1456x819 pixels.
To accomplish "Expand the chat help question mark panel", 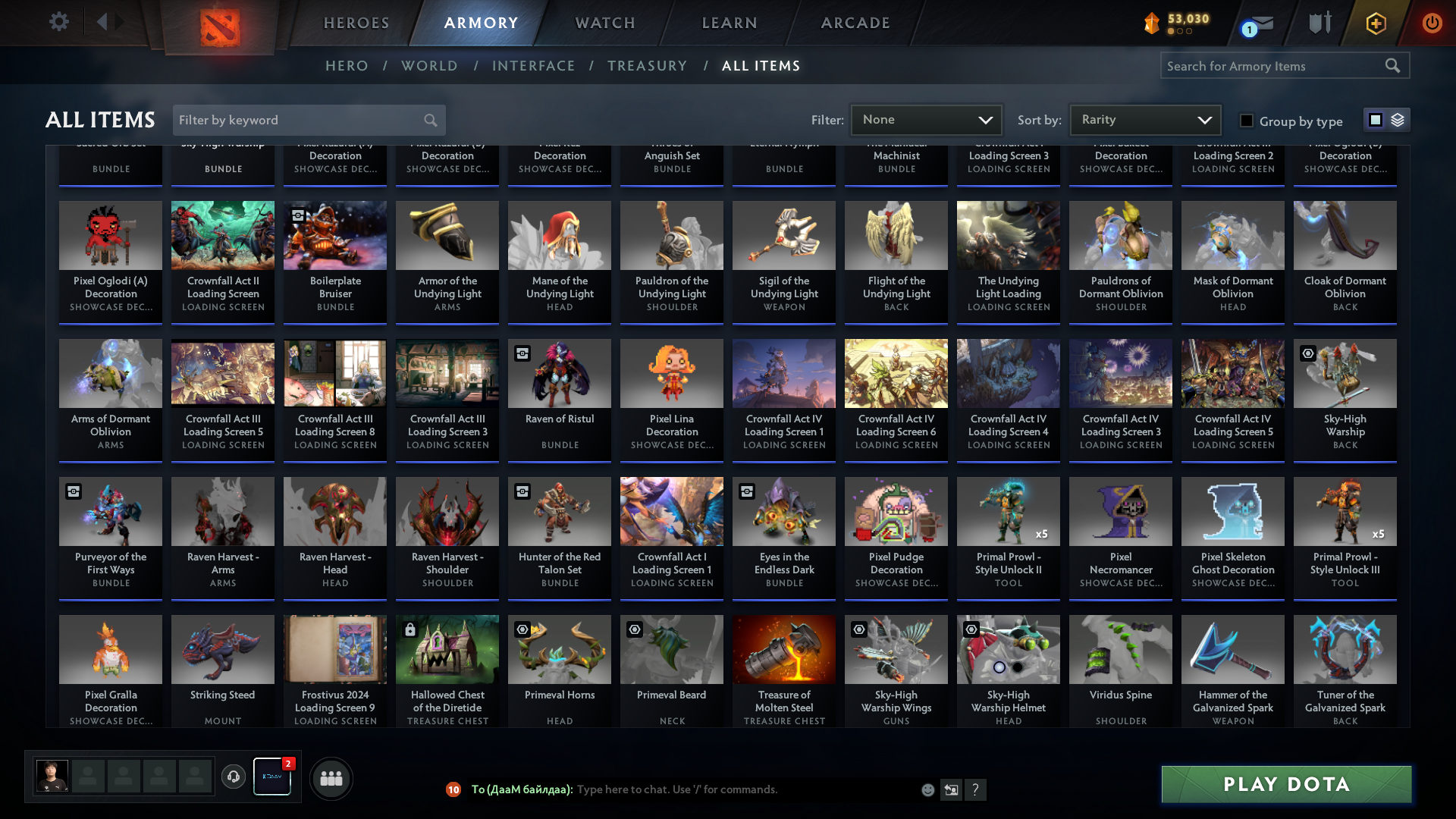I will 976,790.
